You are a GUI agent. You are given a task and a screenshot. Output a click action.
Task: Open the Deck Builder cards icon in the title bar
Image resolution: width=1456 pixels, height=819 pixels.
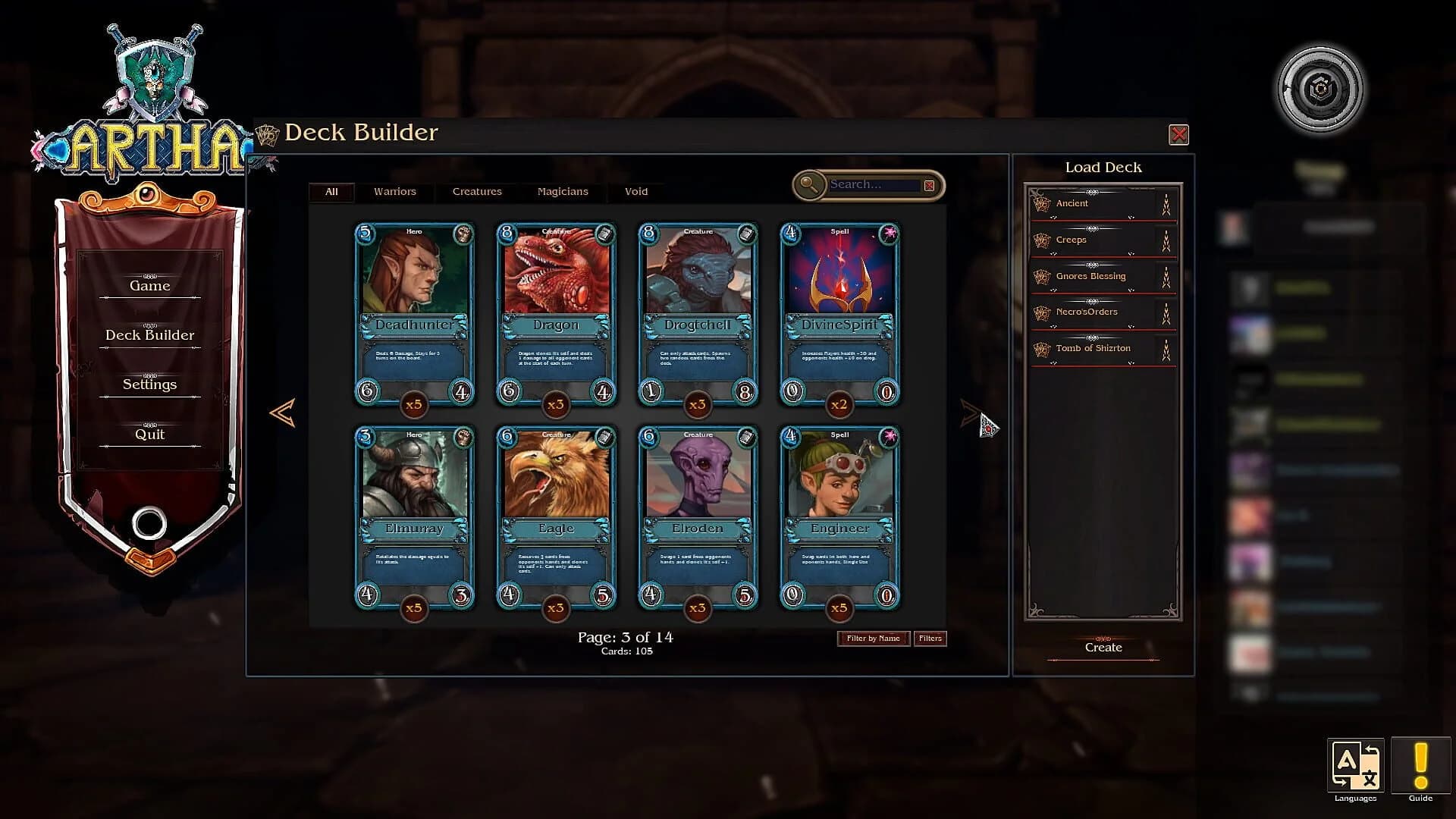[x=267, y=133]
